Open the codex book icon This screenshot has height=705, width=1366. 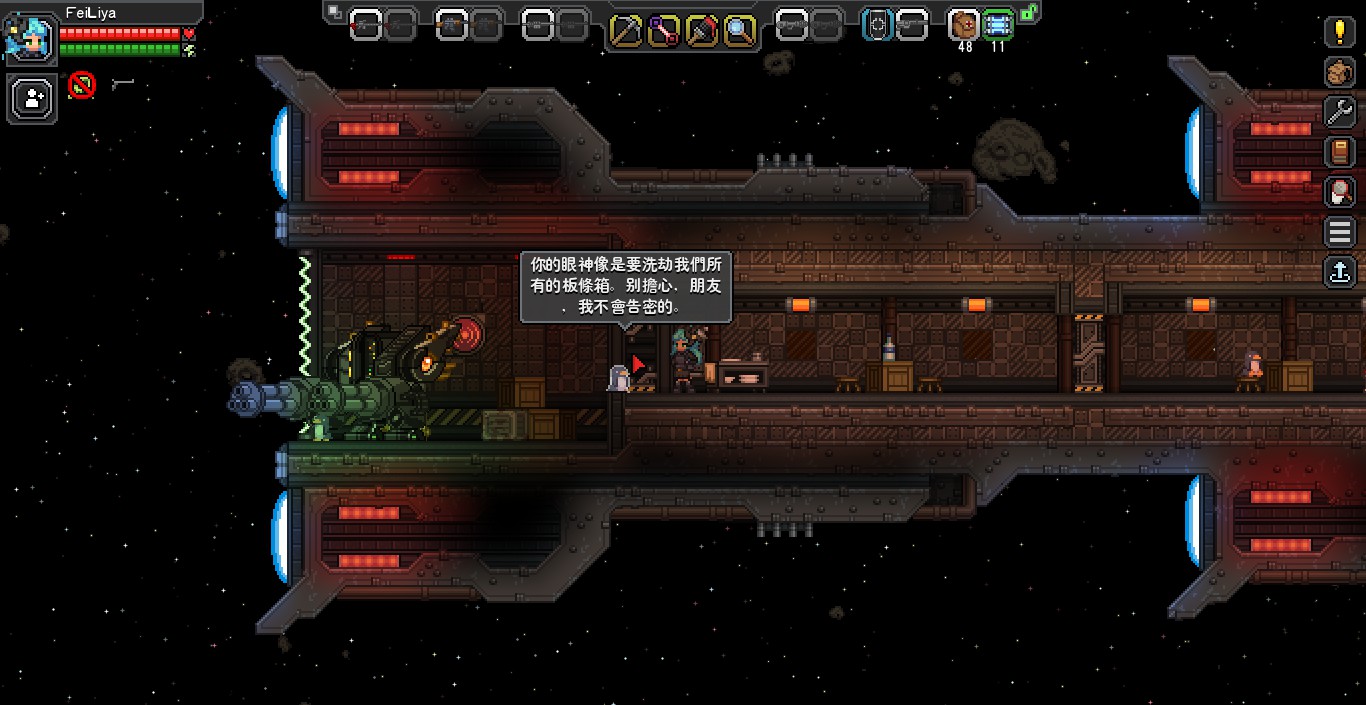pyautogui.click(x=1339, y=151)
